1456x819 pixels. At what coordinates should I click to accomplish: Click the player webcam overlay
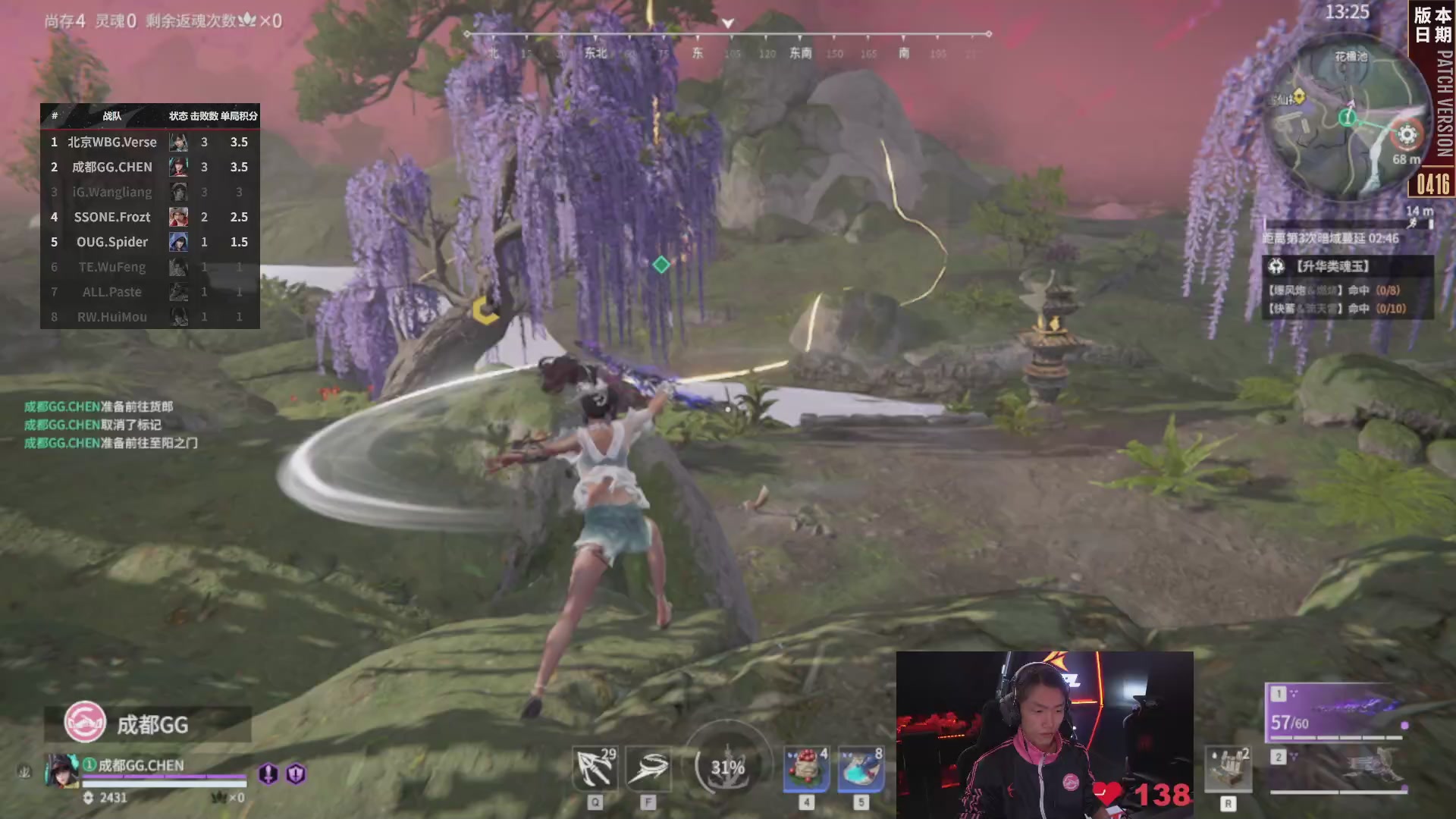(x=1044, y=734)
